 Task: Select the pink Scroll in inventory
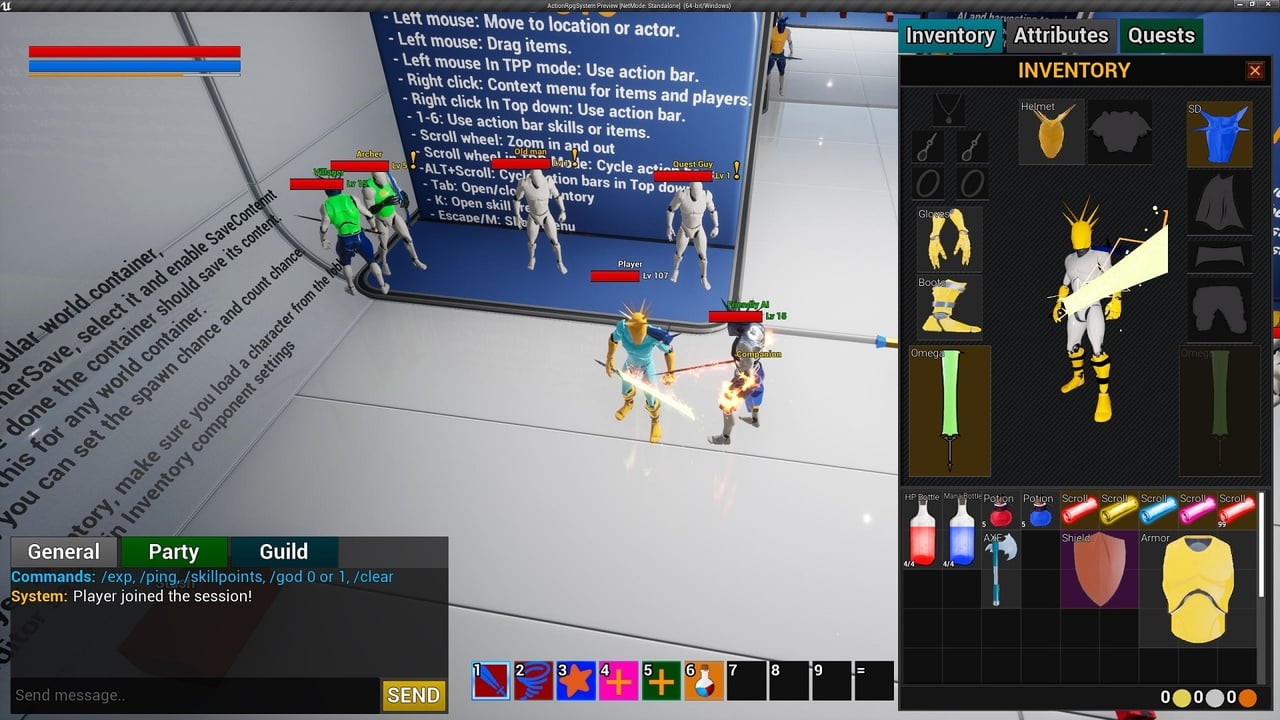tap(1196, 510)
